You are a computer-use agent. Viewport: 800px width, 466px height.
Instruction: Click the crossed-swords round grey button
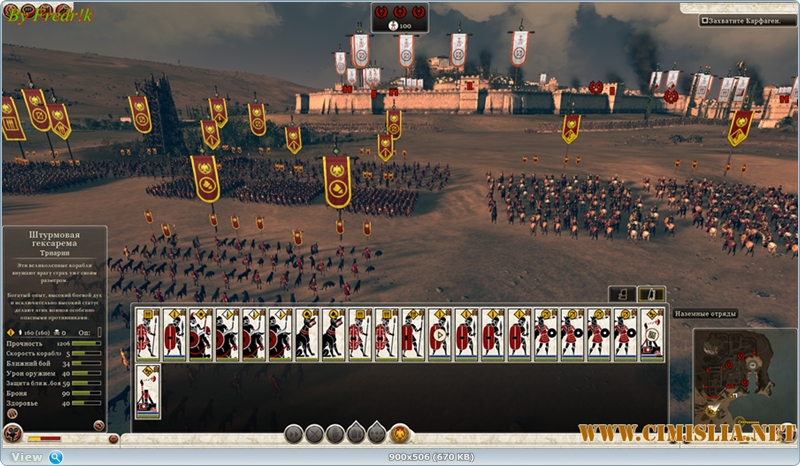point(315,433)
